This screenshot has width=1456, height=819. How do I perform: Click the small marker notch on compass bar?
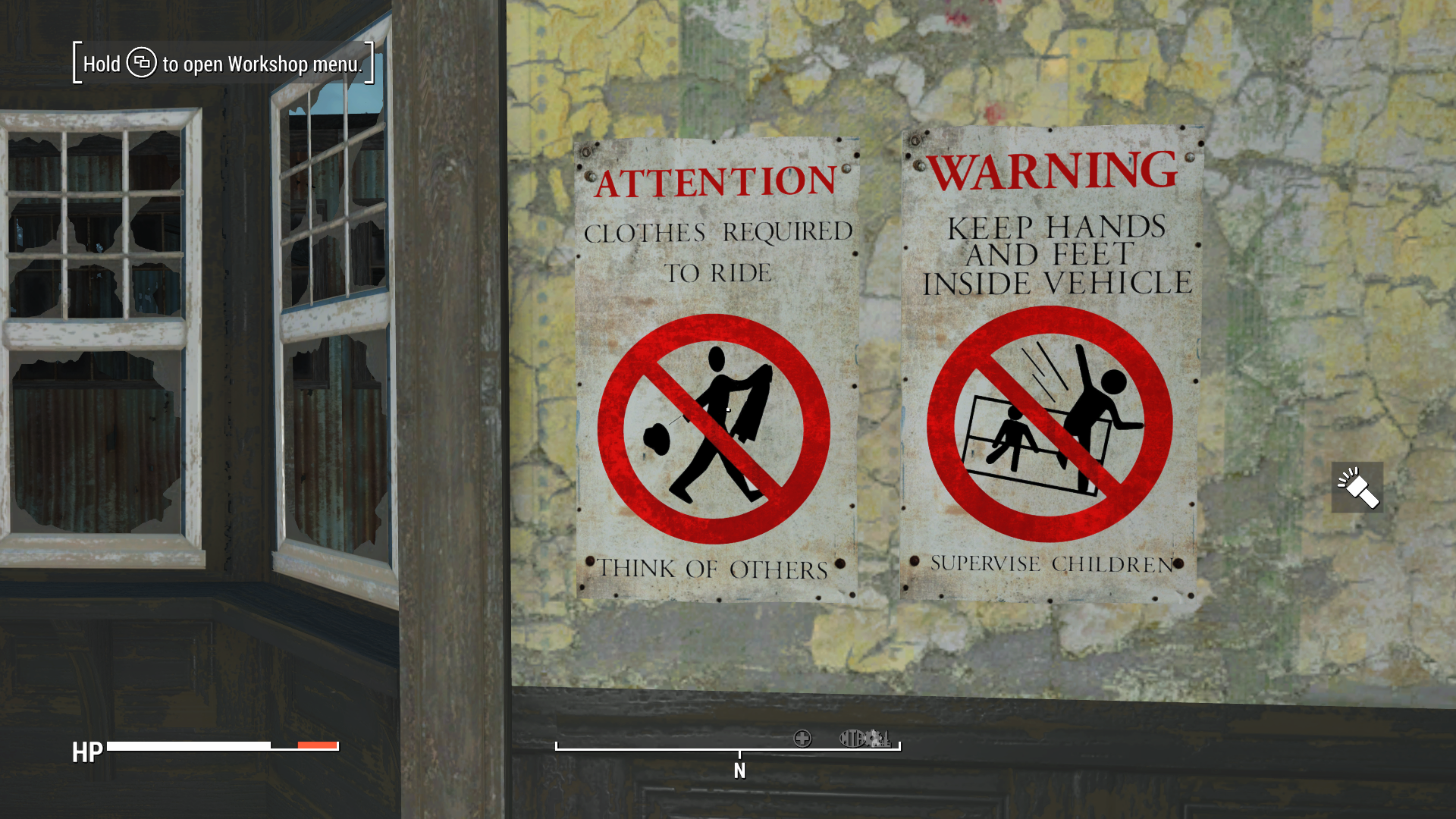pos(741,752)
